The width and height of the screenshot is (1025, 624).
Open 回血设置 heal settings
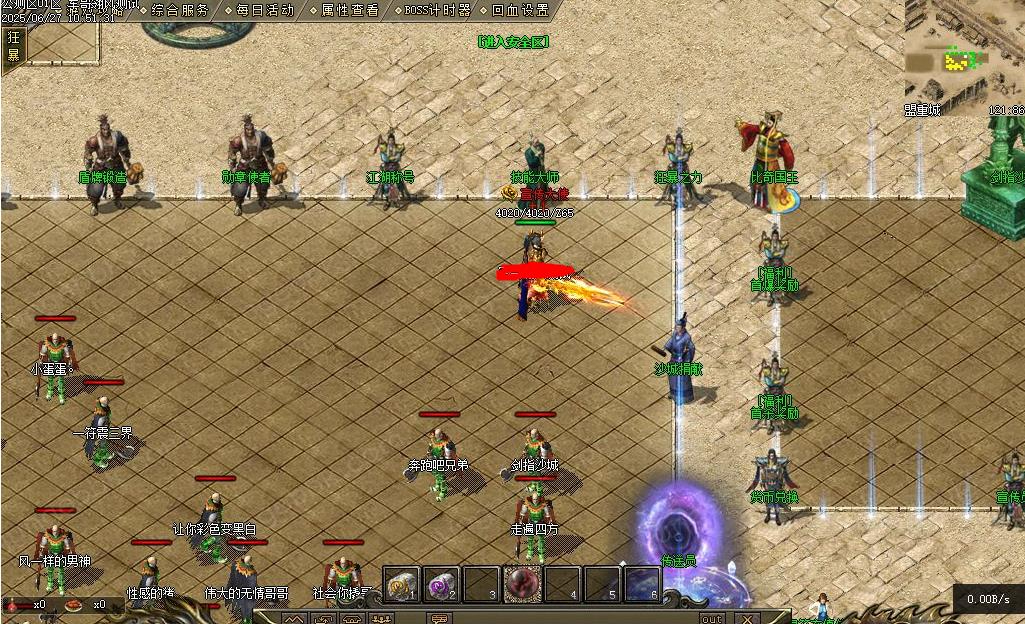tap(520, 10)
